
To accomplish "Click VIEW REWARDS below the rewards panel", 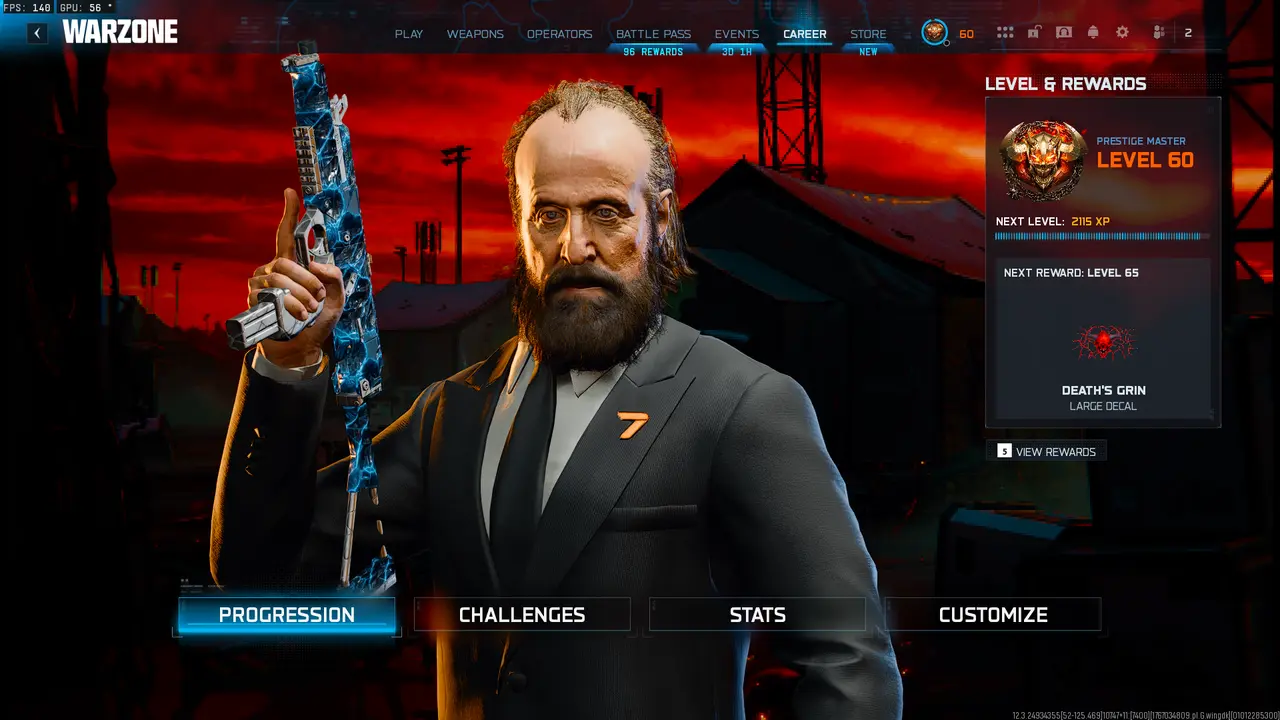I will pos(1048,451).
